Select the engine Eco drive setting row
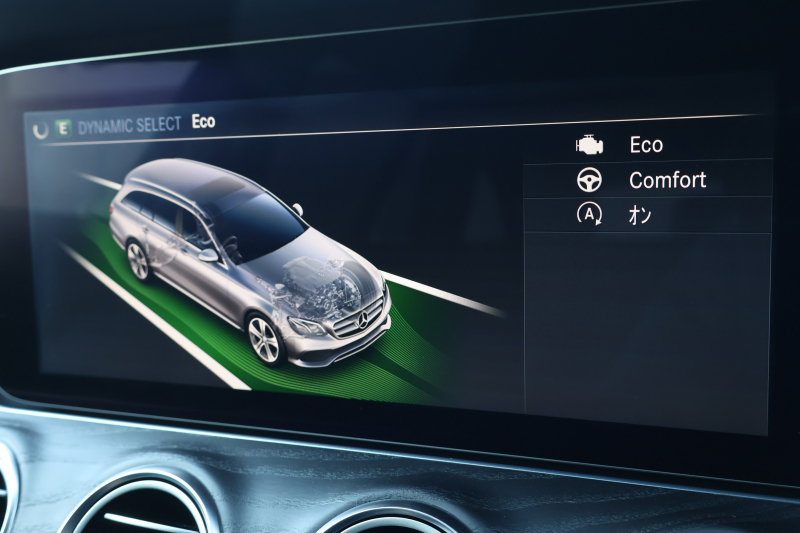Viewport: 800px width, 533px height. [x=645, y=145]
